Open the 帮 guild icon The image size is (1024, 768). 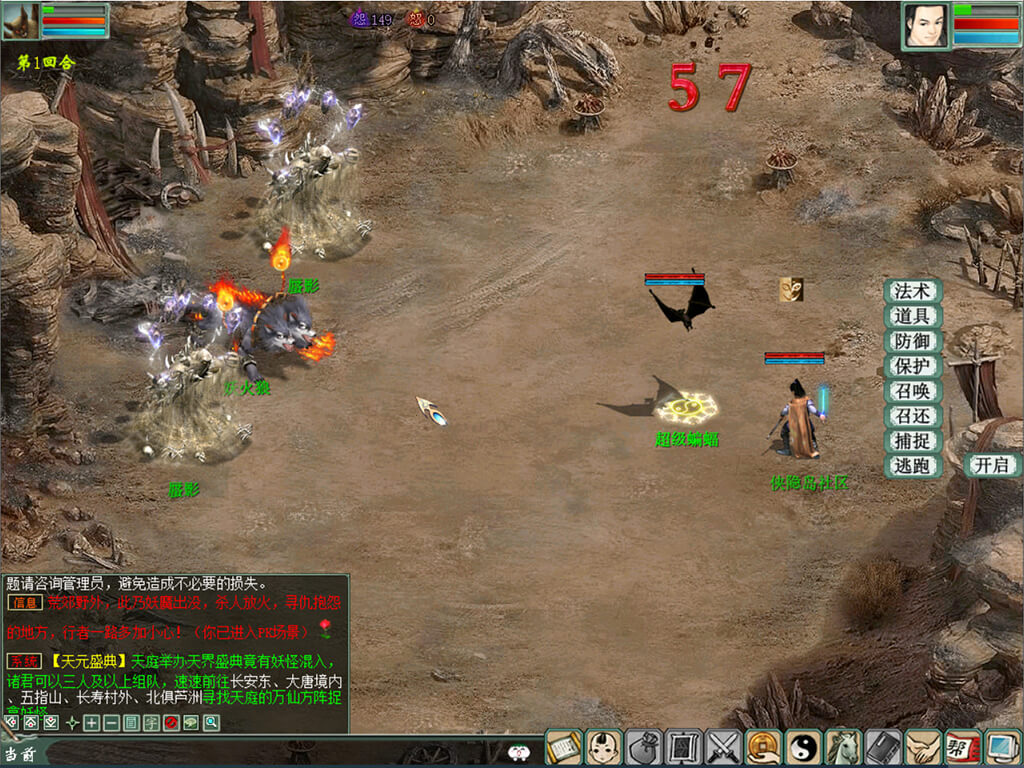[963, 748]
